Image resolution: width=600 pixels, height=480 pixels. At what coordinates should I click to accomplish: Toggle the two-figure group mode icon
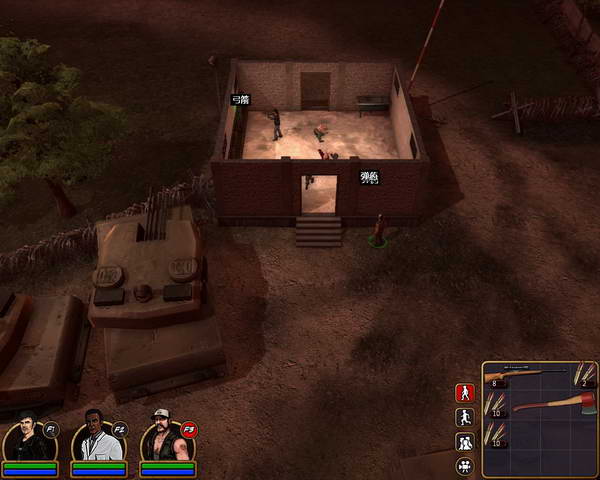[464, 442]
